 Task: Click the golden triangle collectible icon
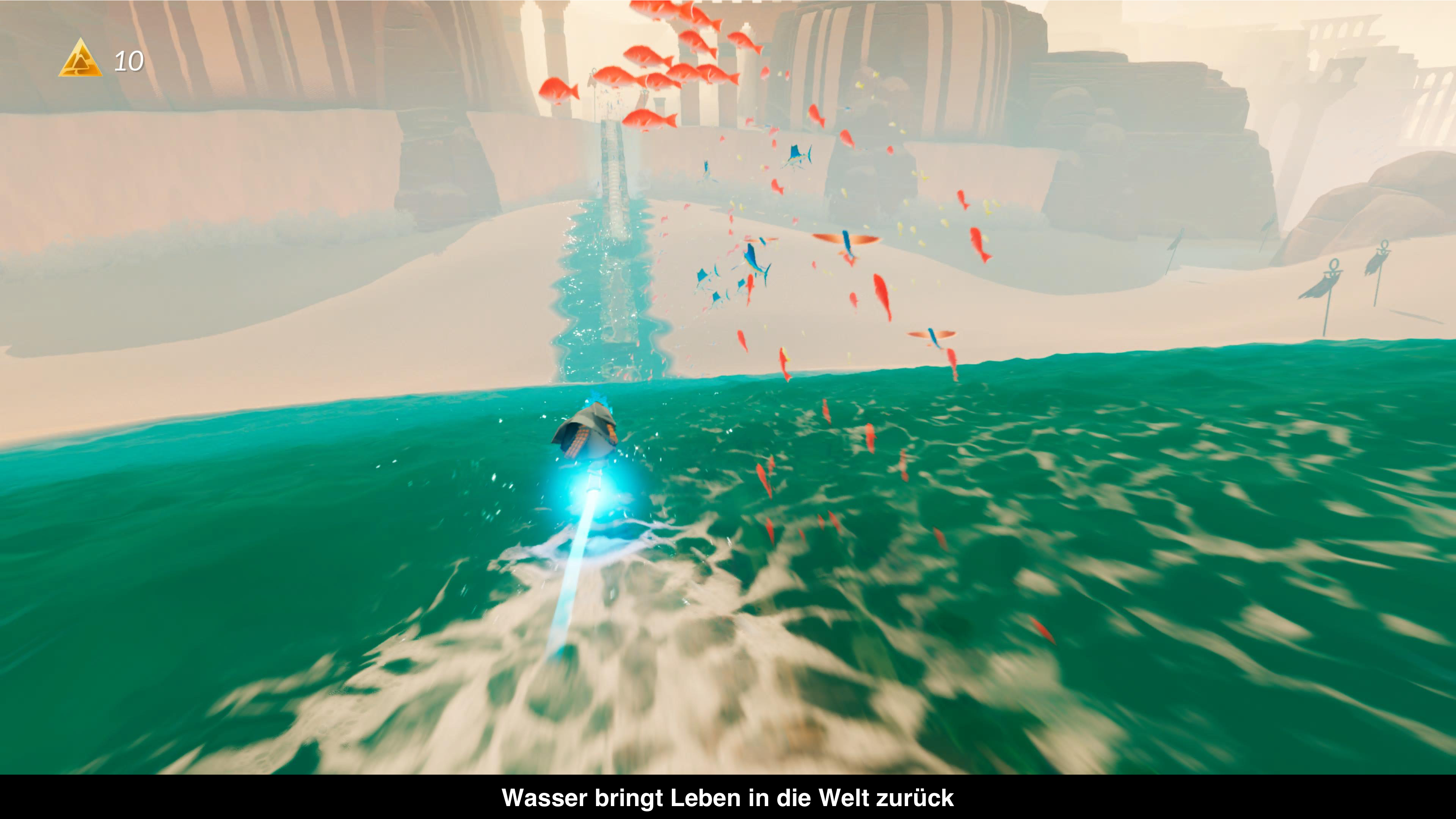pyautogui.click(x=80, y=60)
